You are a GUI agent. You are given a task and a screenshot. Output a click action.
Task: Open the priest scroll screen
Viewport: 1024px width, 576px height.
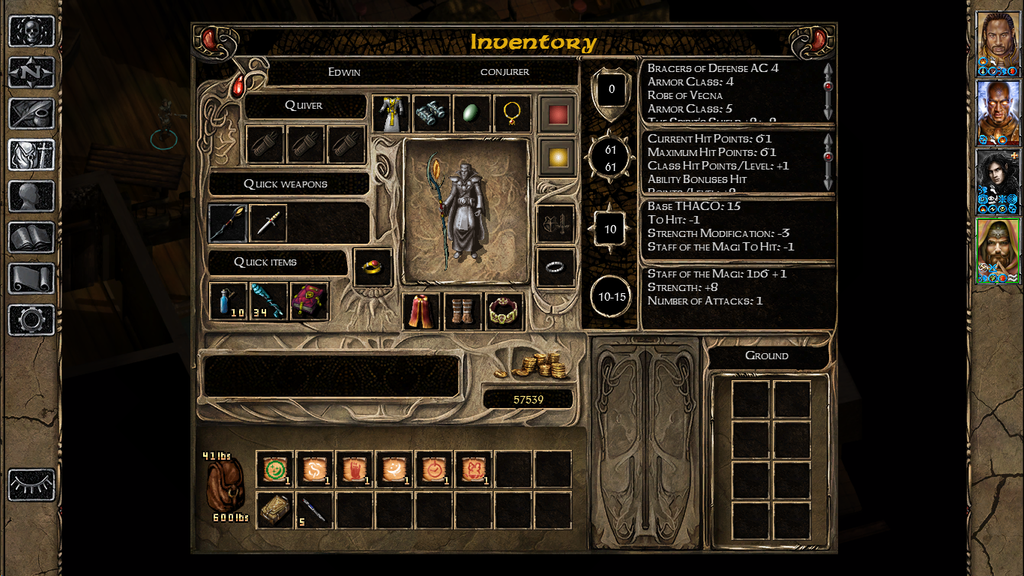31,278
